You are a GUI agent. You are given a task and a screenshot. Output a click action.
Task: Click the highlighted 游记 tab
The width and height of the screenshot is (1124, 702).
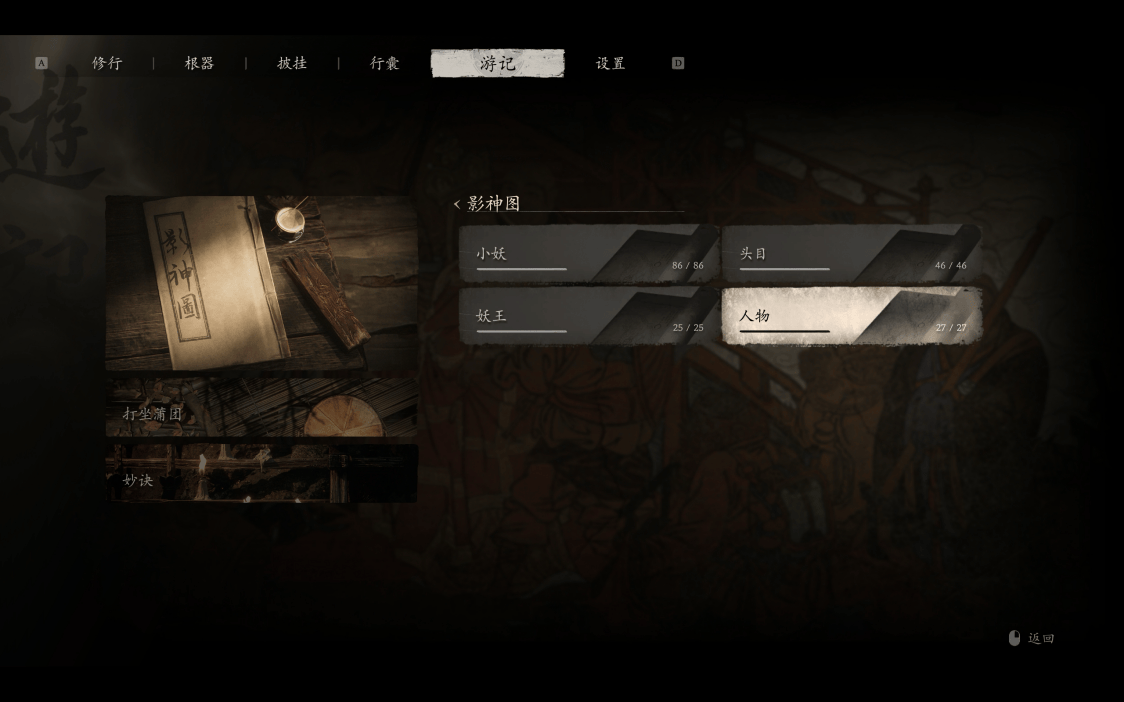[x=497, y=63]
